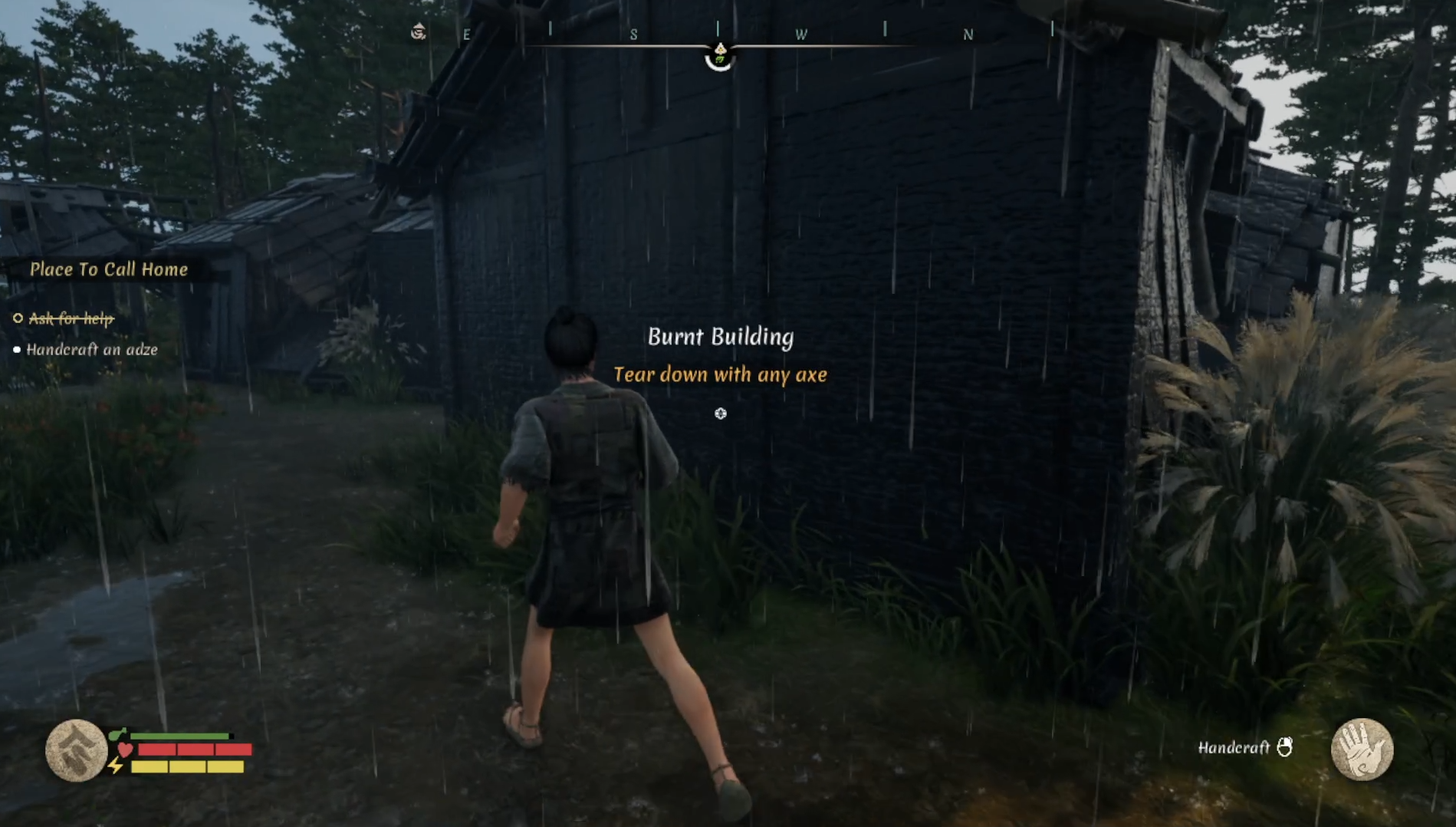Image resolution: width=1456 pixels, height=827 pixels.
Task: Toggle the bullet beside Handcraft an adze
Action: pyautogui.click(x=17, y=351)
